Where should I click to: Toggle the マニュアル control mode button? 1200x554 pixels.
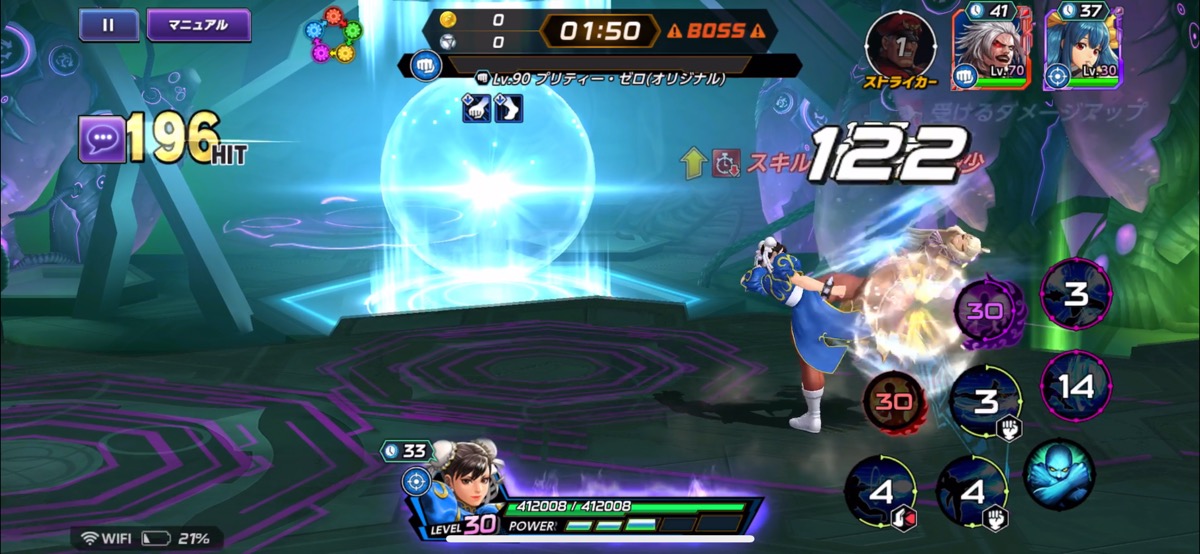click(x=198, y=25)
